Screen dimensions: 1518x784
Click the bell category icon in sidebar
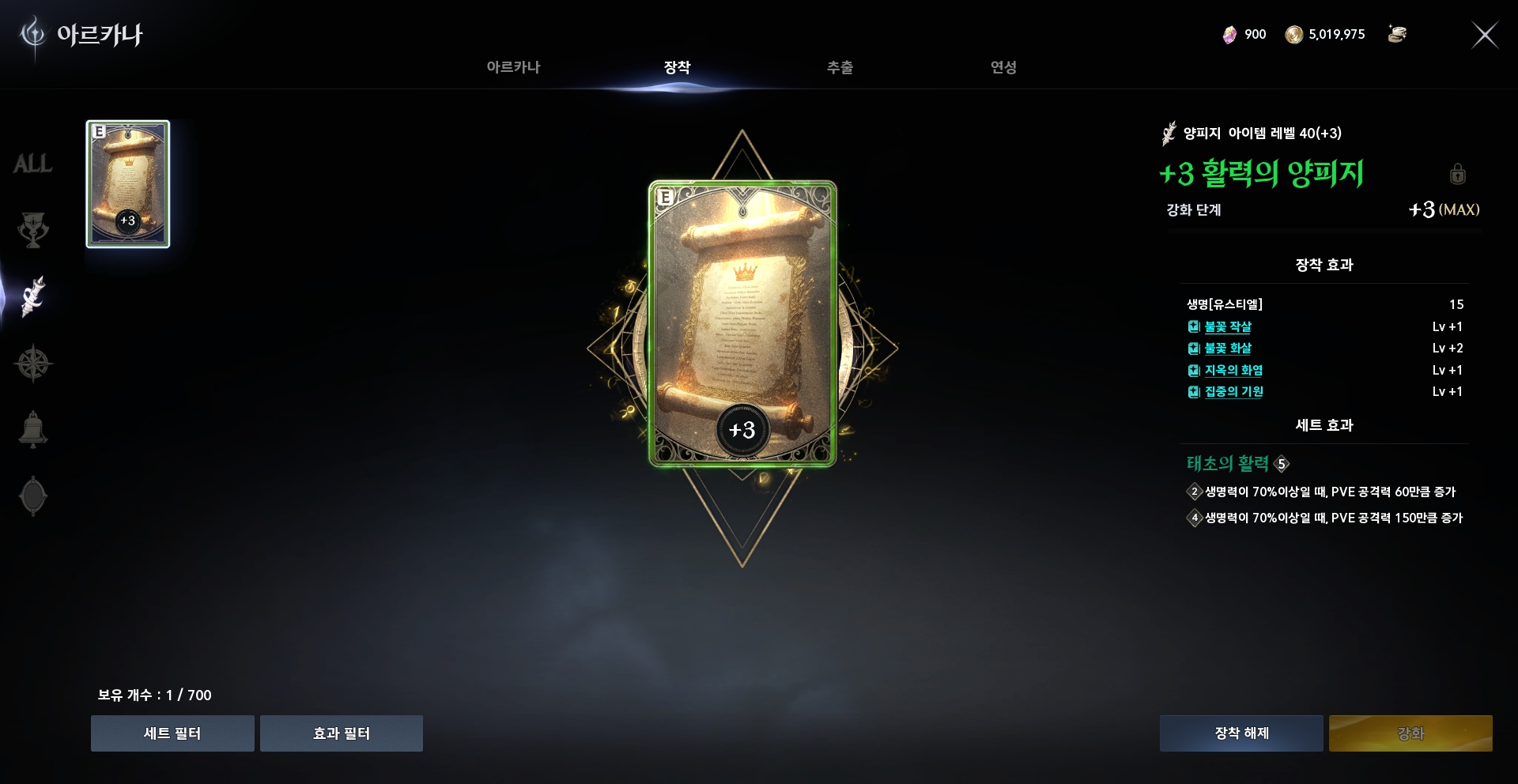tap(32, 429)
